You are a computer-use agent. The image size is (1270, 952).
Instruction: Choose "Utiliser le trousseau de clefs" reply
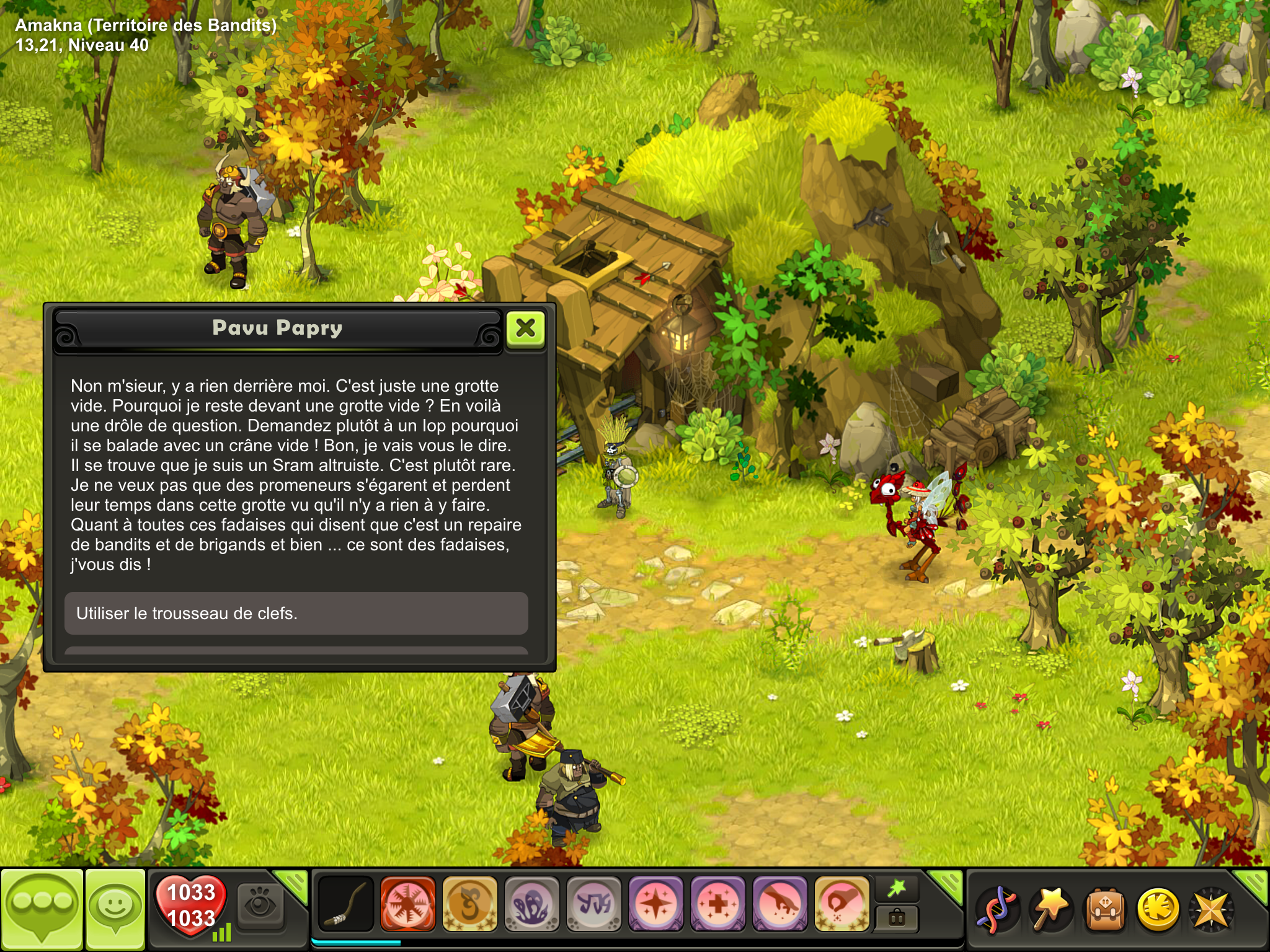(x=296, y=613)
